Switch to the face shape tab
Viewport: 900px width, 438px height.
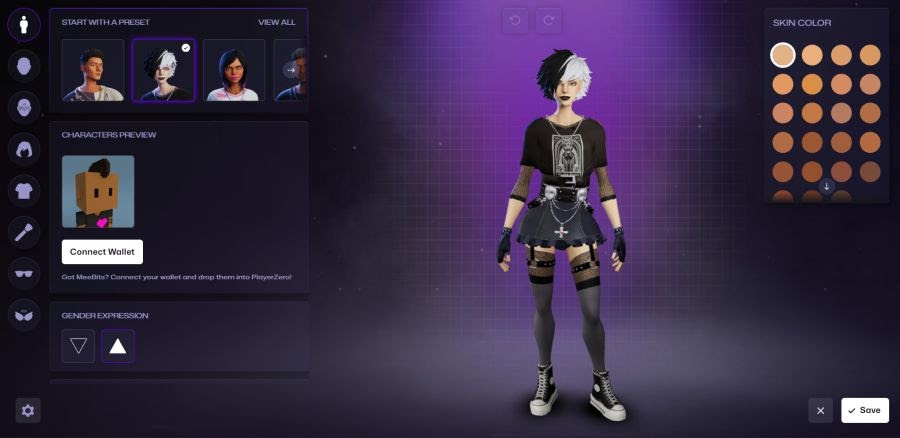[24, 66]
